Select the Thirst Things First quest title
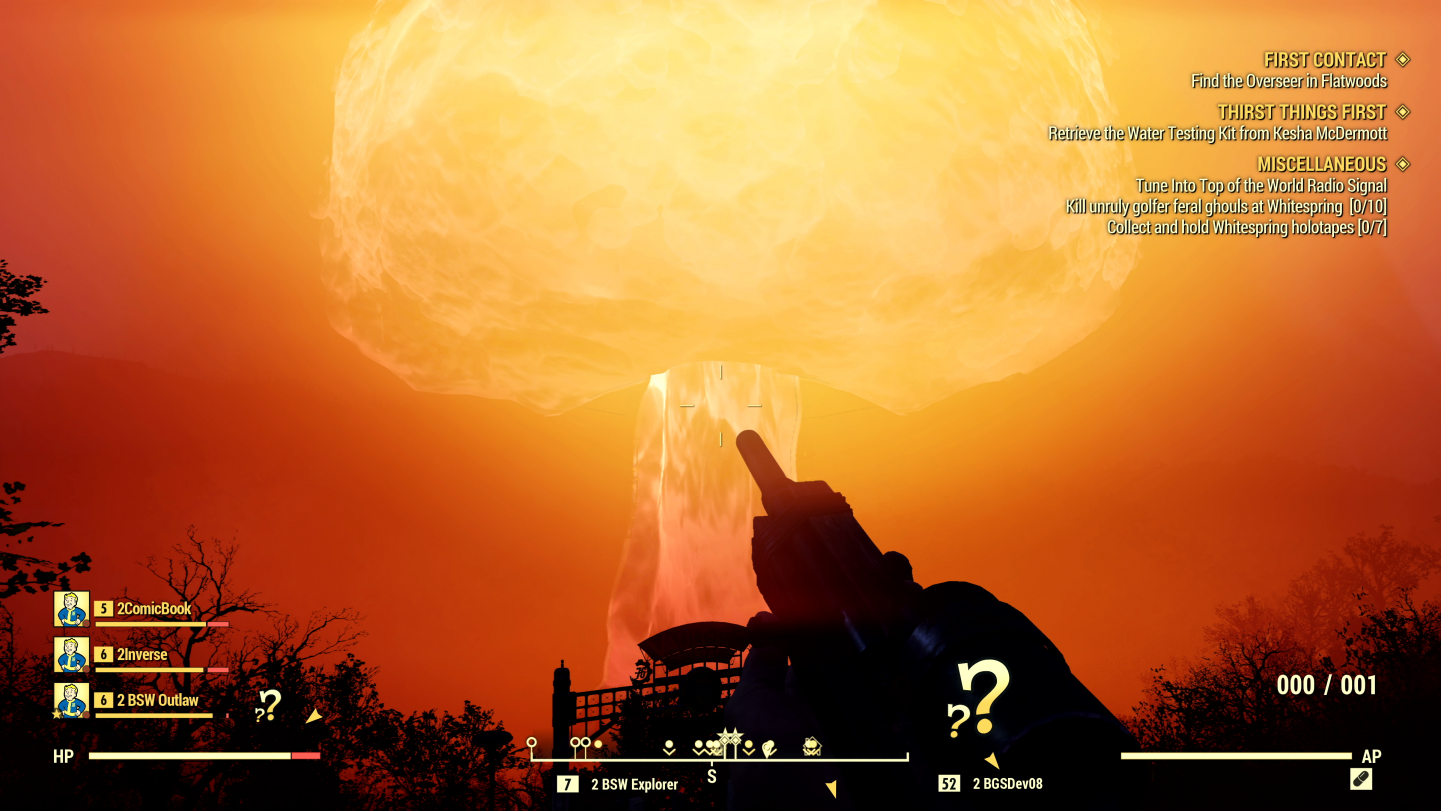Viewport: 1441px width, 811px height. (x=1301, y=112)
